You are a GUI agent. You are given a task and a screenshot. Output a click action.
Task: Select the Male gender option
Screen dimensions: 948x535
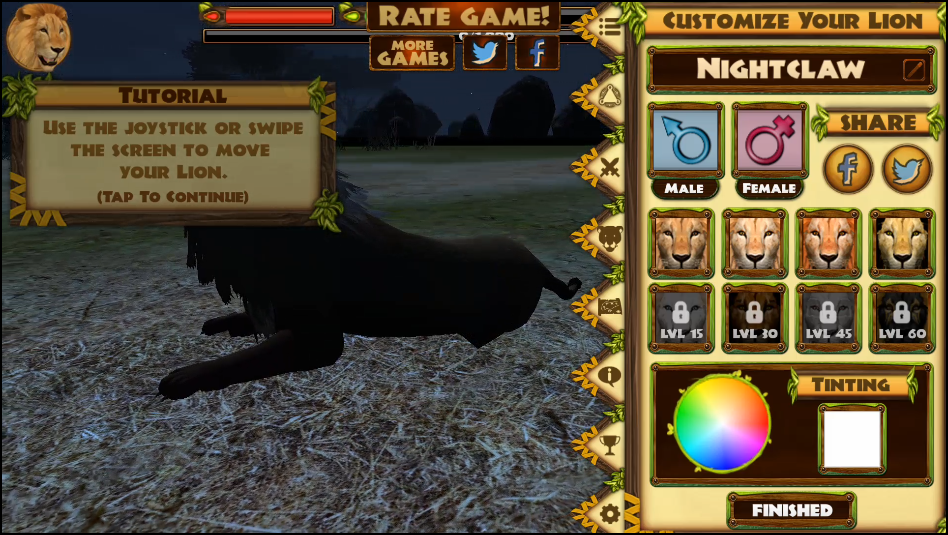(685, 141)
